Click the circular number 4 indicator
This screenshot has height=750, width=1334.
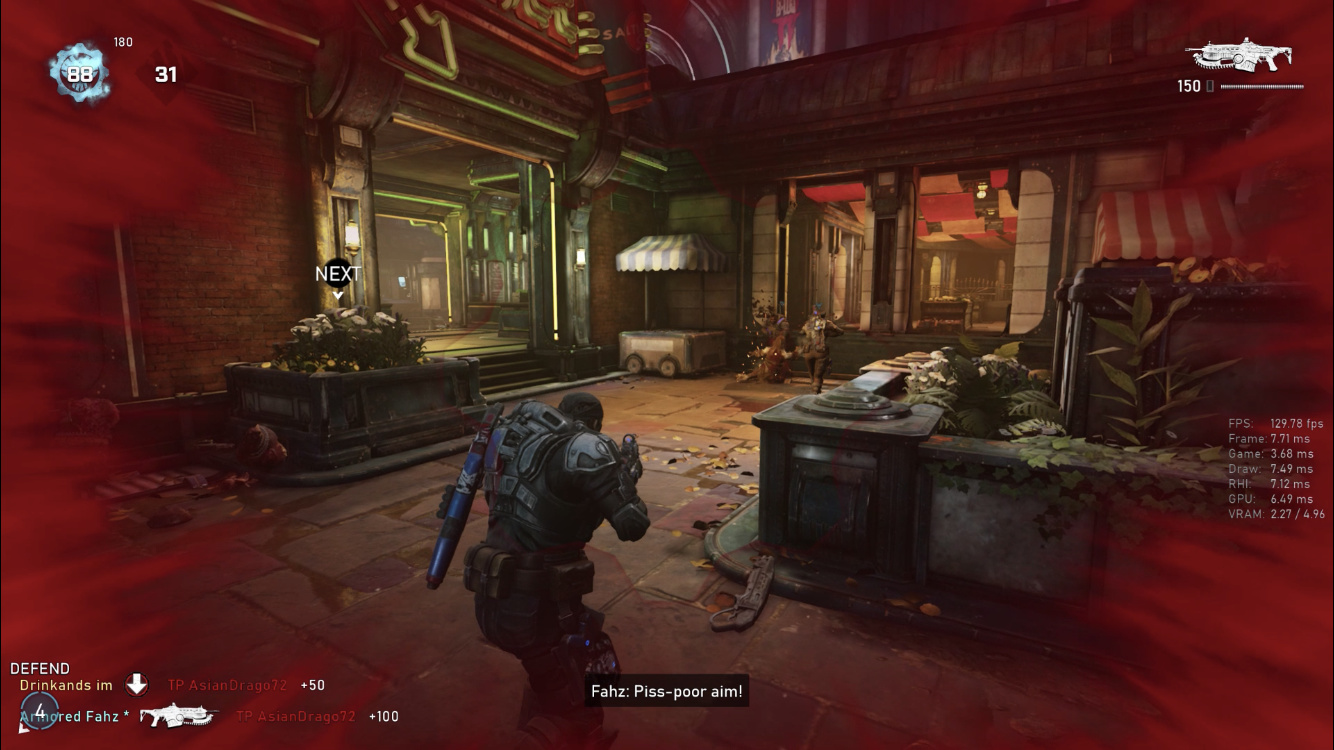39,712
